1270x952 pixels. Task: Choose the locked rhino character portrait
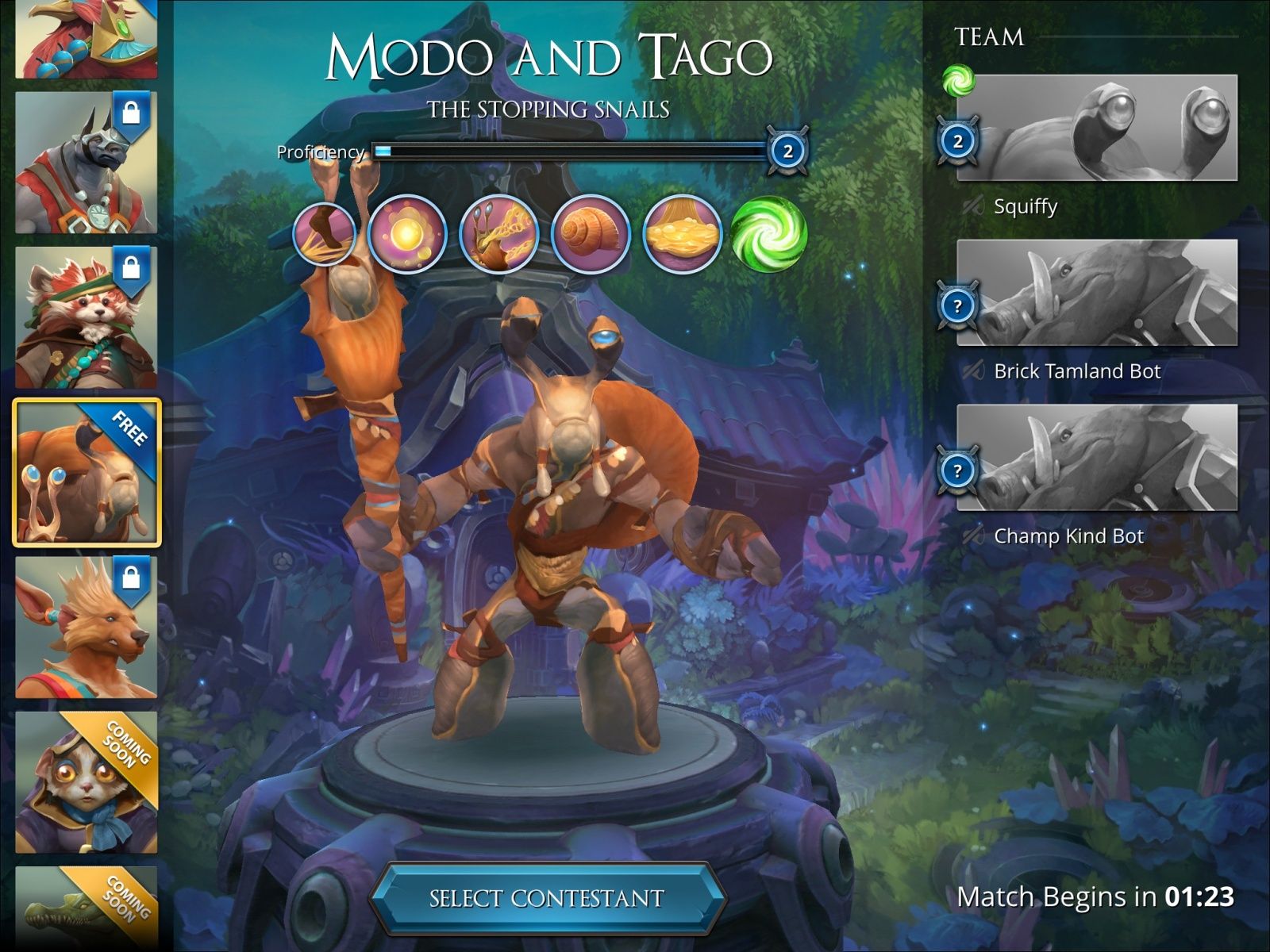click(x=87, y=163)
